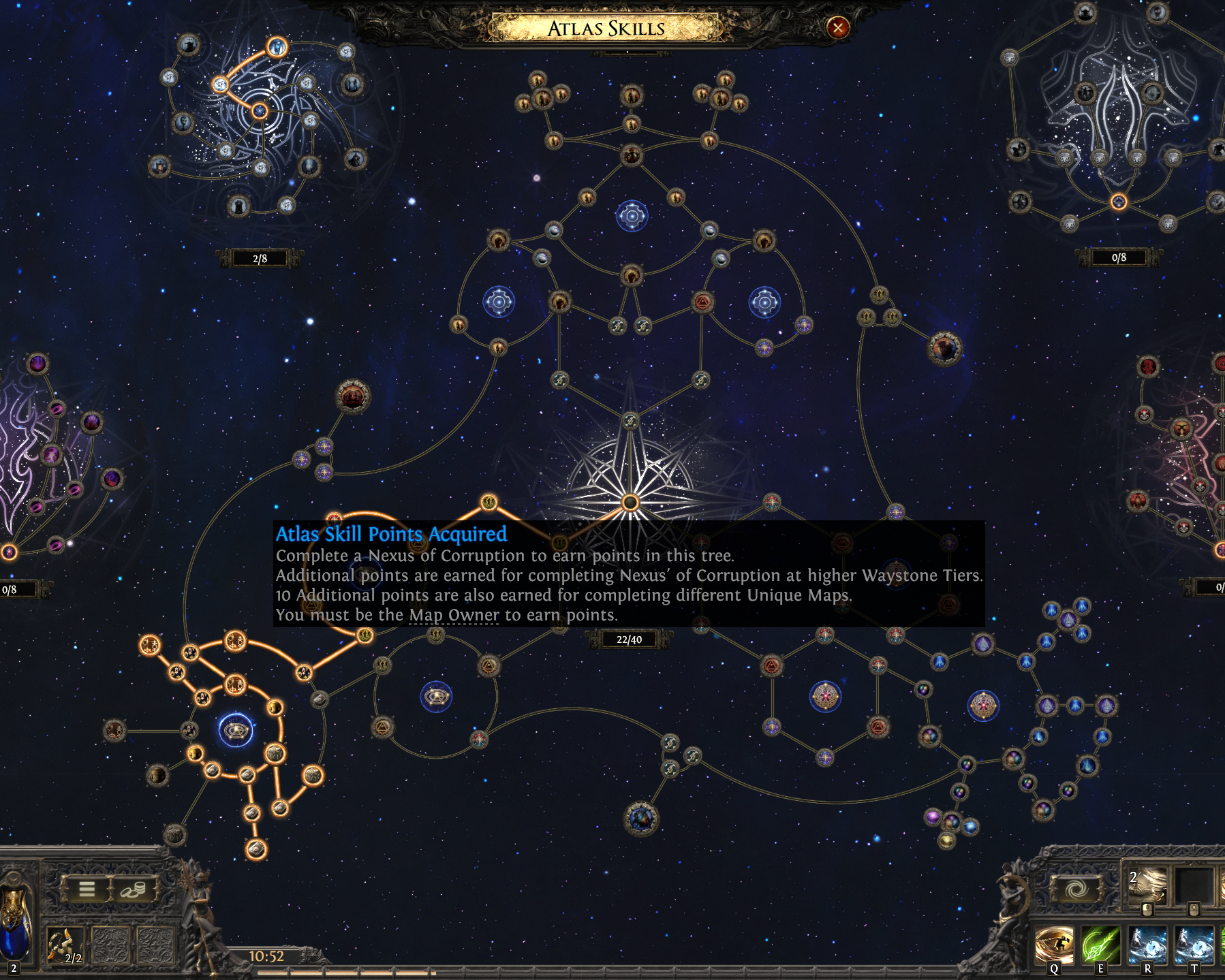Select the gem icon labeled 2 near bottom right
Image resolution: width=1225 pixels, height=980 pixels.
(1149, 885)
